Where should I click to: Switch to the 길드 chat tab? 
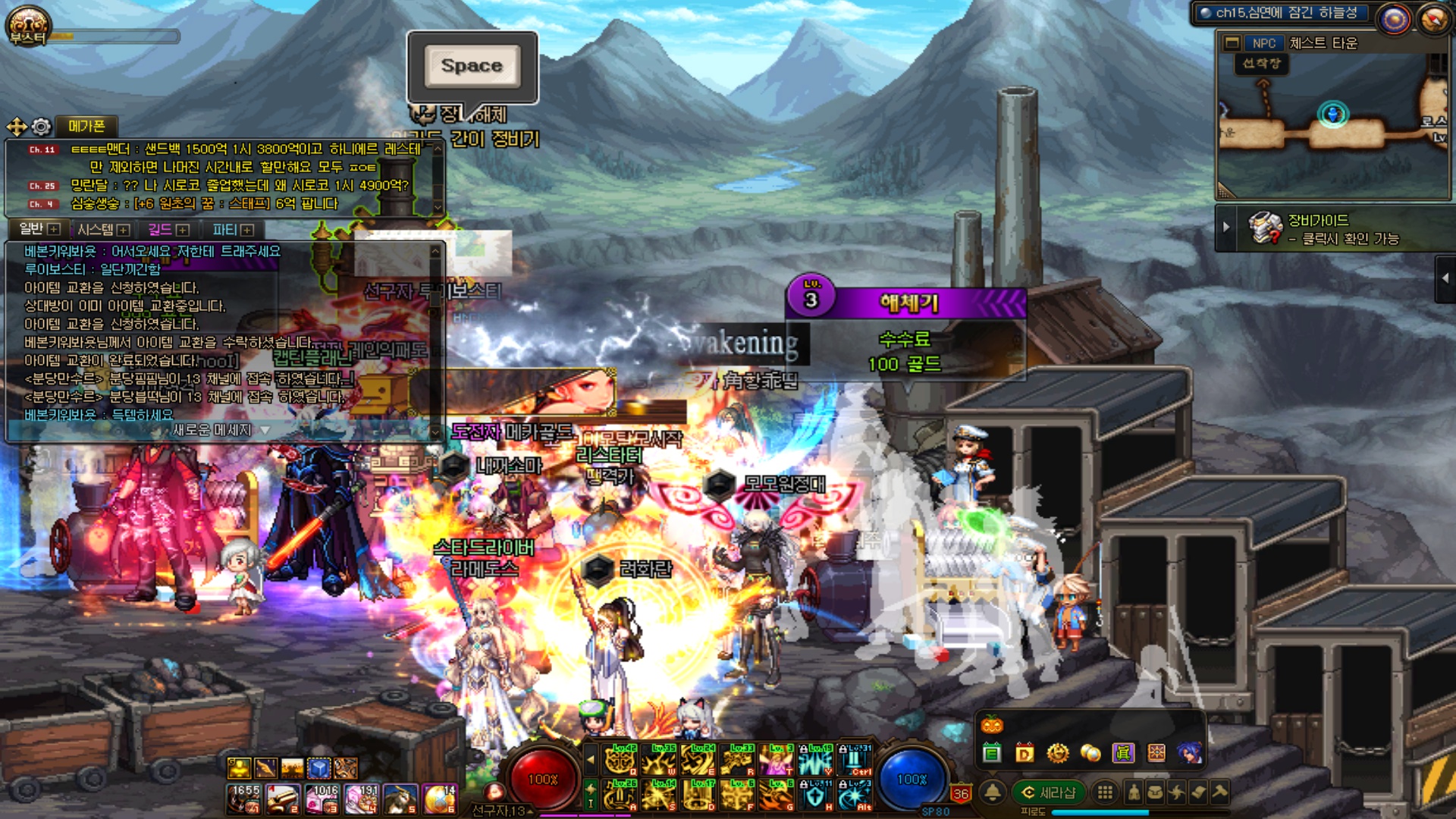(x=168, y=229)
